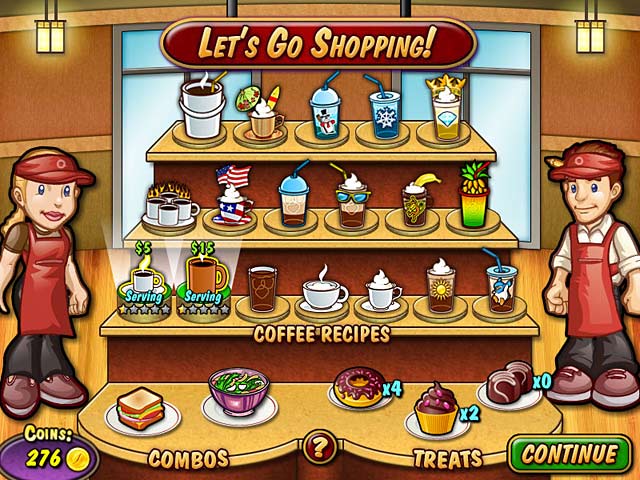Select the giant white bucket coffee

[x=202, y=108]
